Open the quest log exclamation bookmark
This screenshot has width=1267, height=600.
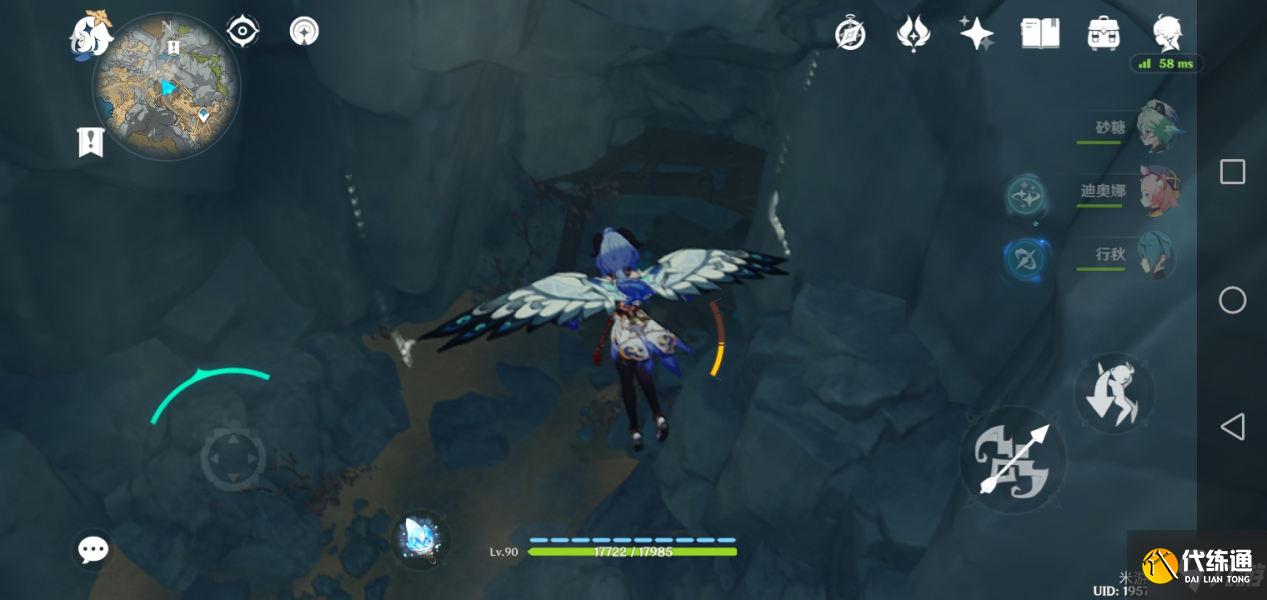(91, 142)
